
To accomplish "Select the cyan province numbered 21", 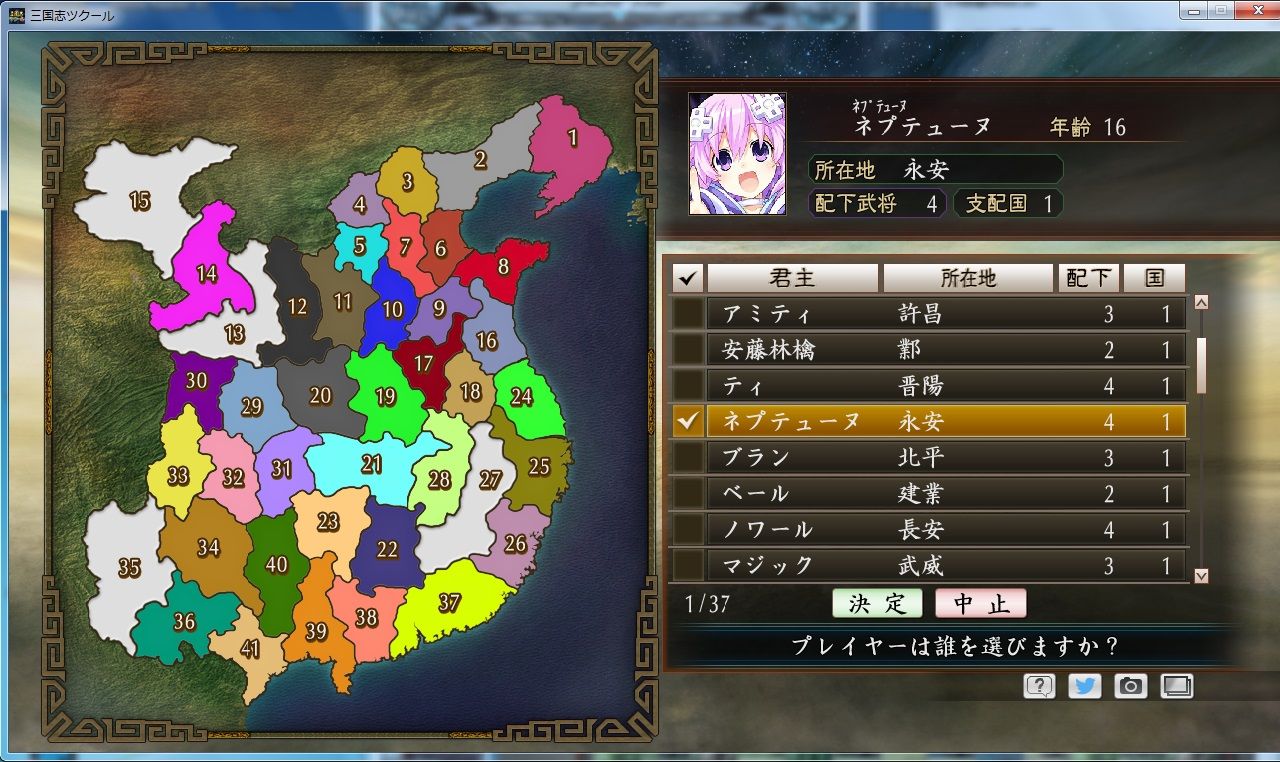I will pyautogui.click(x=372, y=462).
